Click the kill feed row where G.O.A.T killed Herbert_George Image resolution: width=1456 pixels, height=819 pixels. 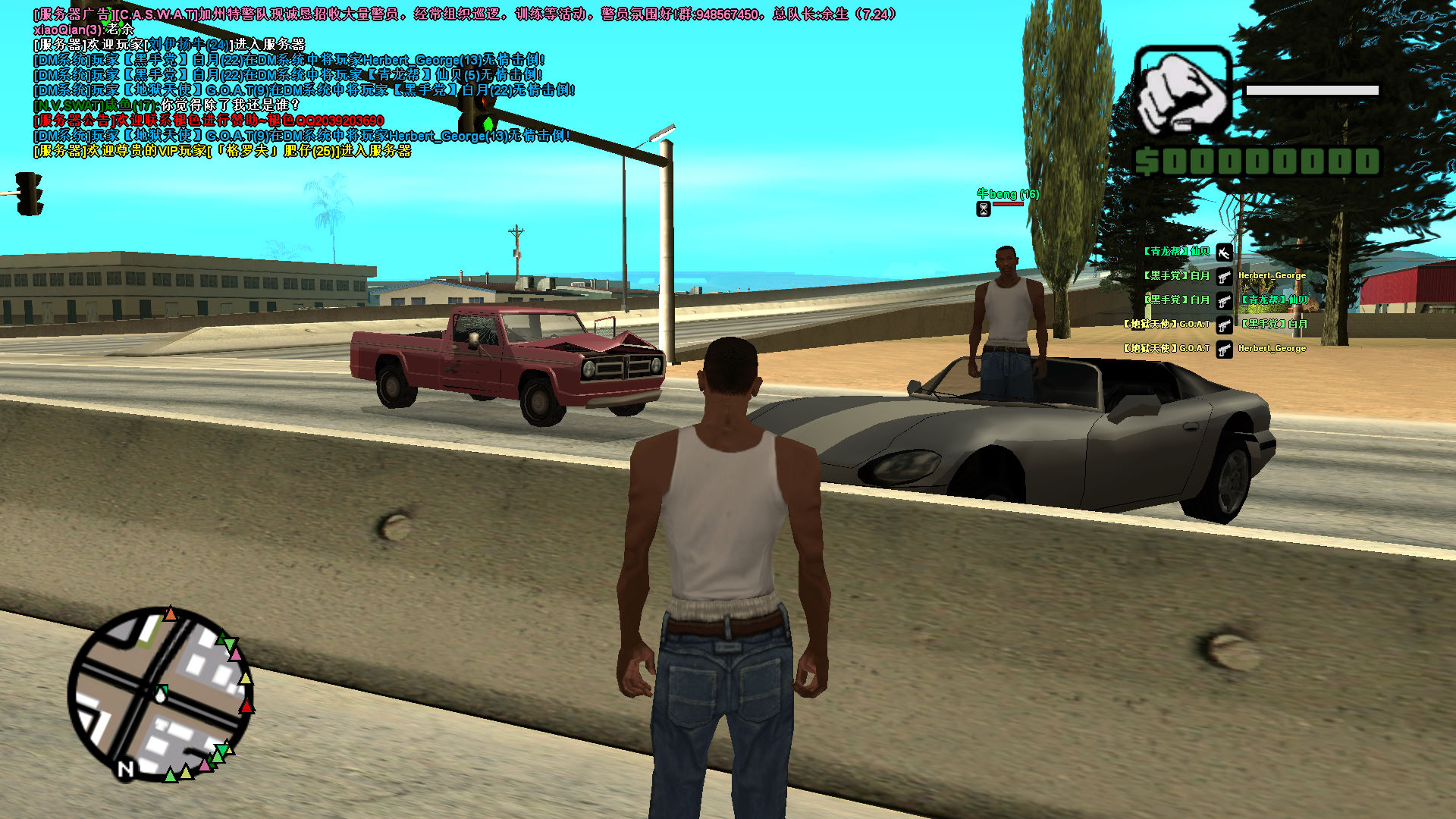[1214, 348]
